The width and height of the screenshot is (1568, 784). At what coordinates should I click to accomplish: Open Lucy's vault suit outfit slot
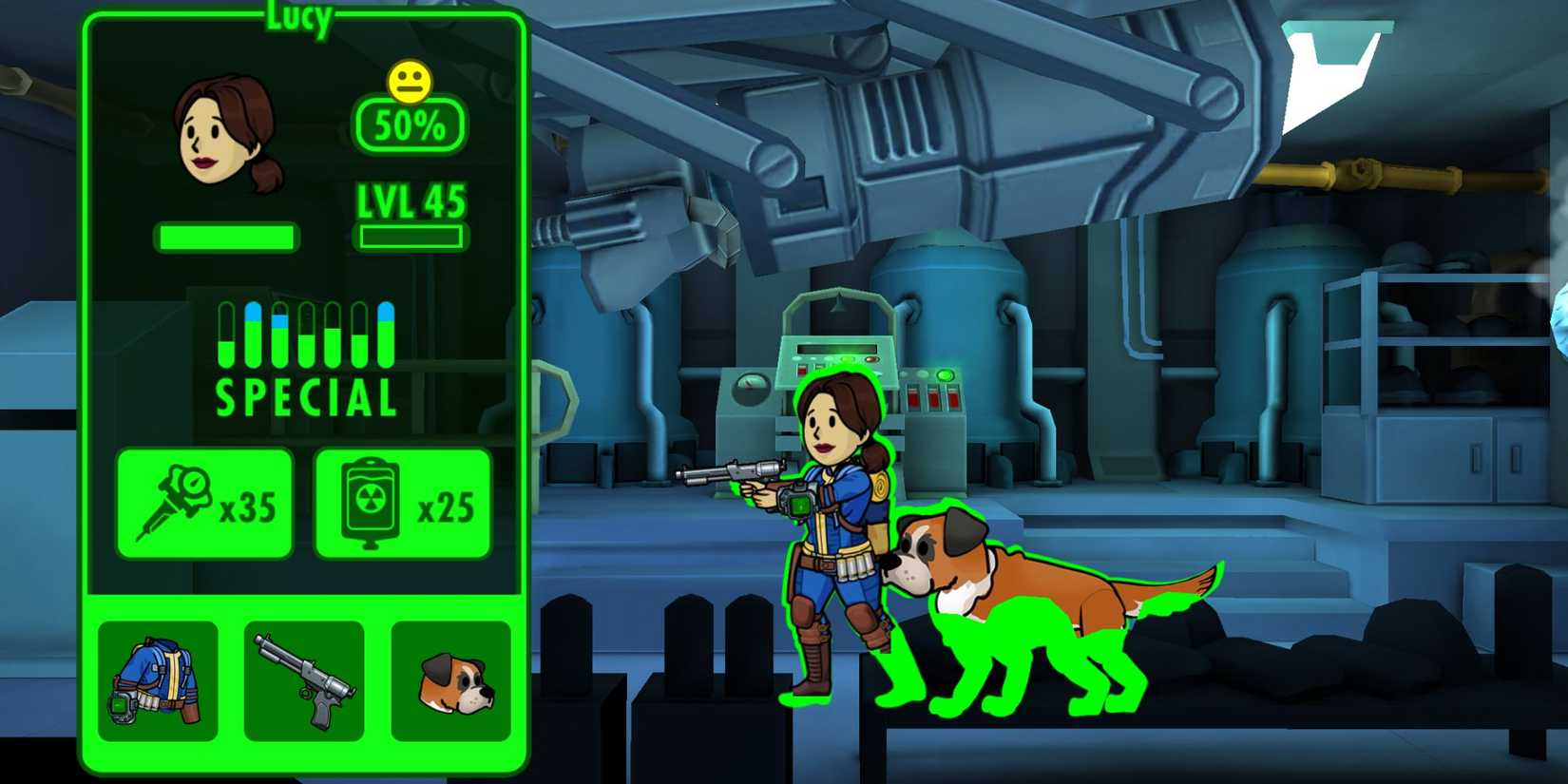tap(157, 680)
